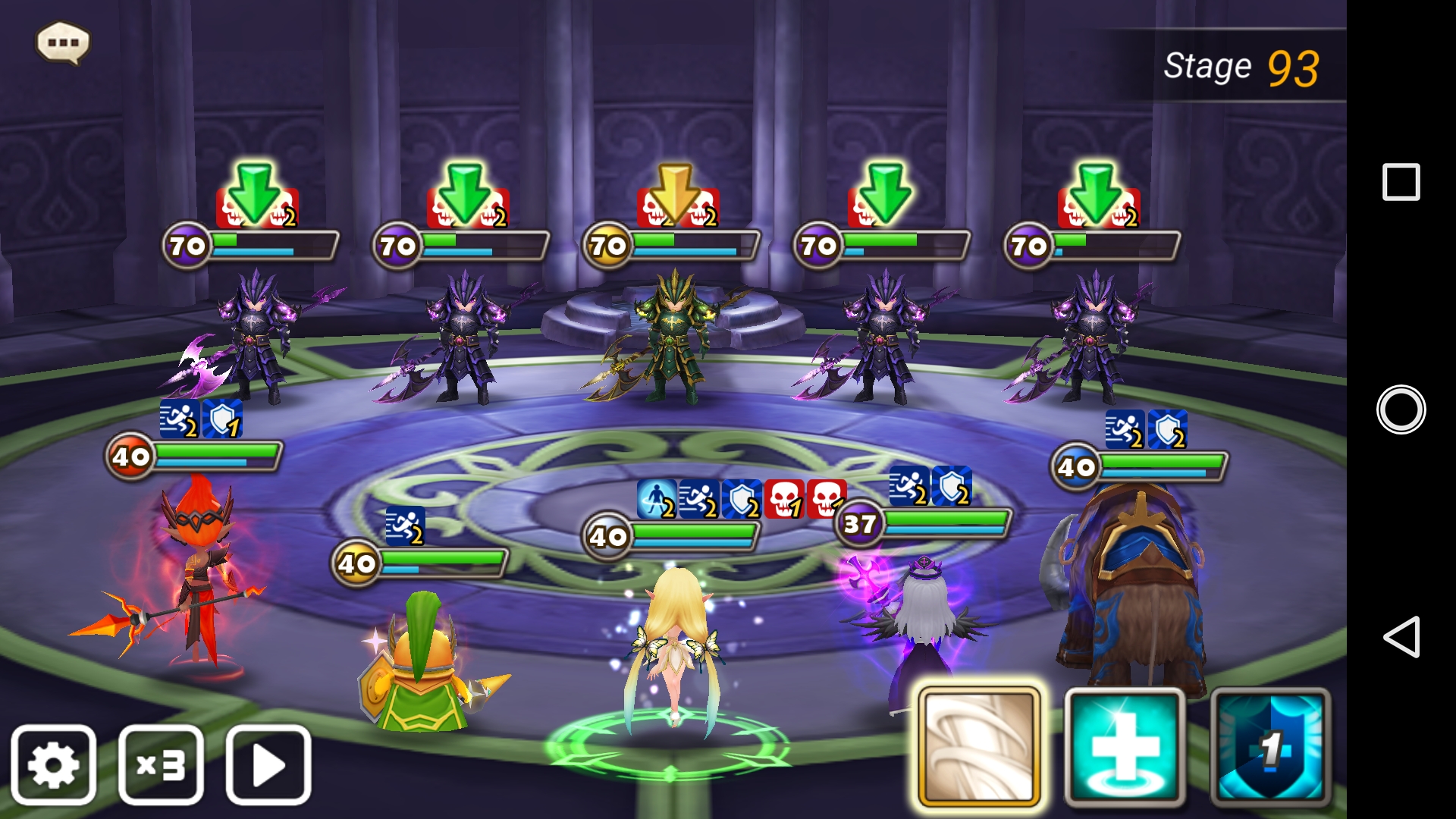Start auto-battle with the play button

pyautogui.click(x=268, y=764)
